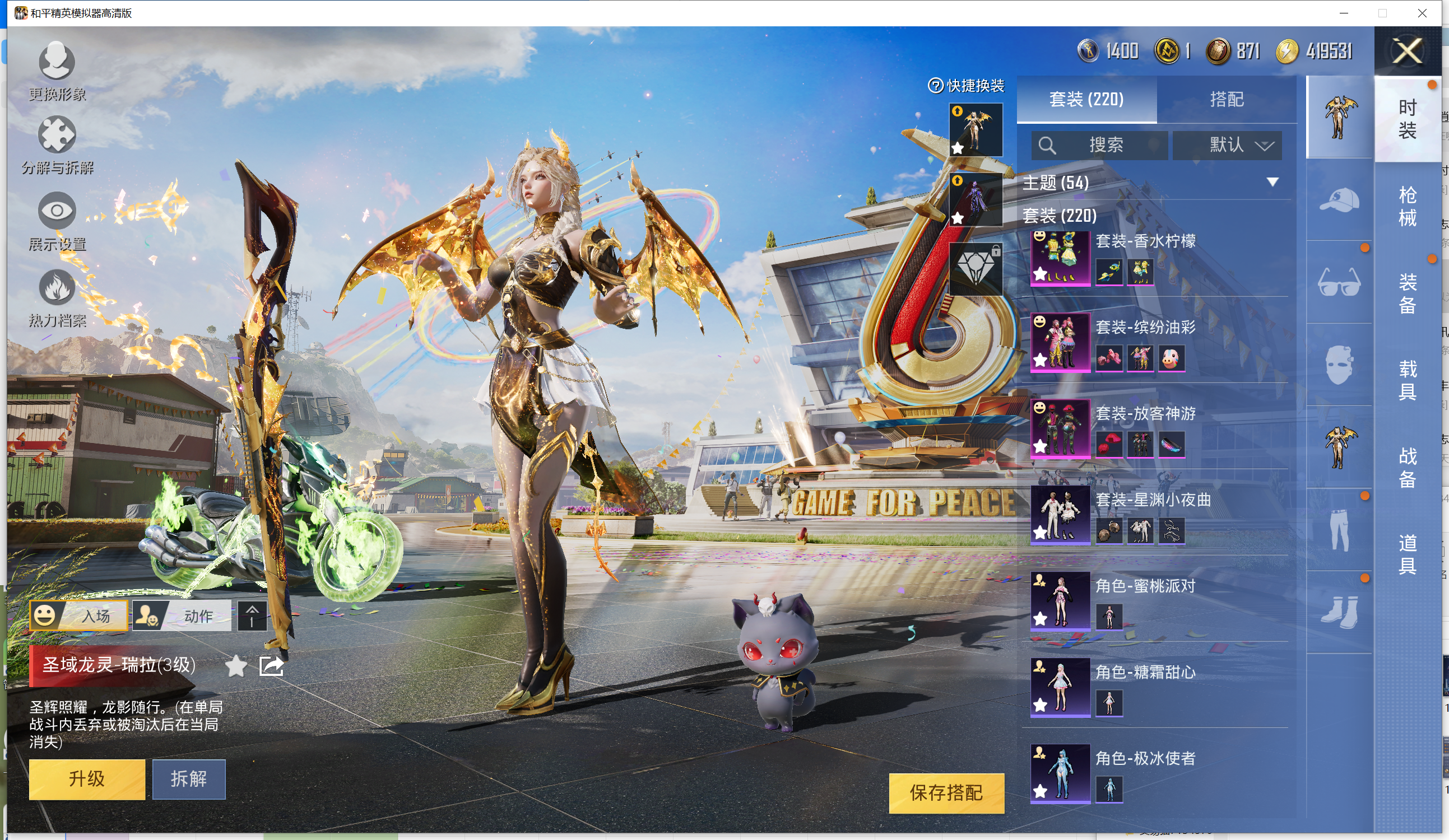This screenshot has width=1449, height=840.
Task: Close the wardrobe with the X button
Action: 1406,51
